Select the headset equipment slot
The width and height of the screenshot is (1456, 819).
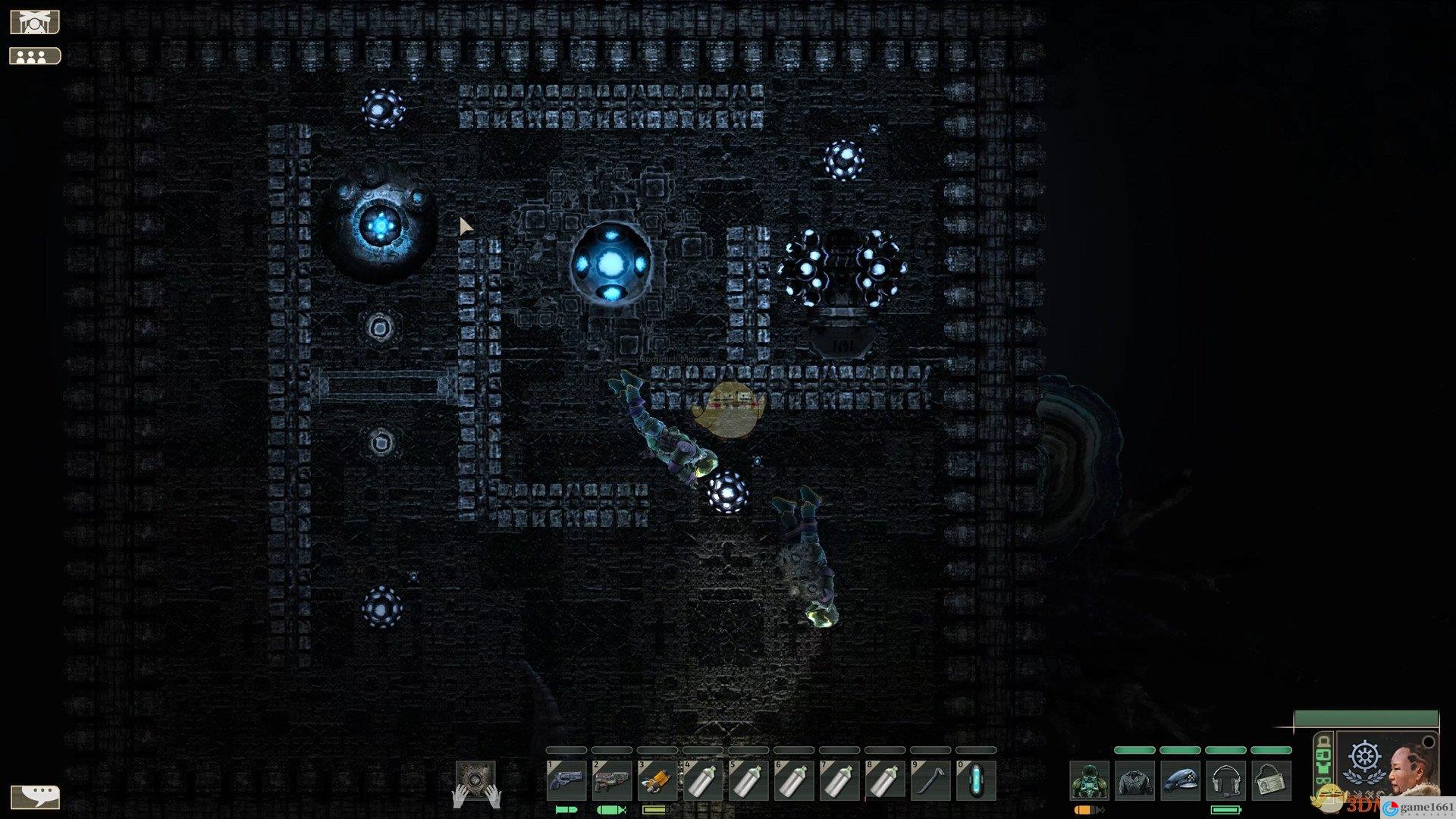1225,781
